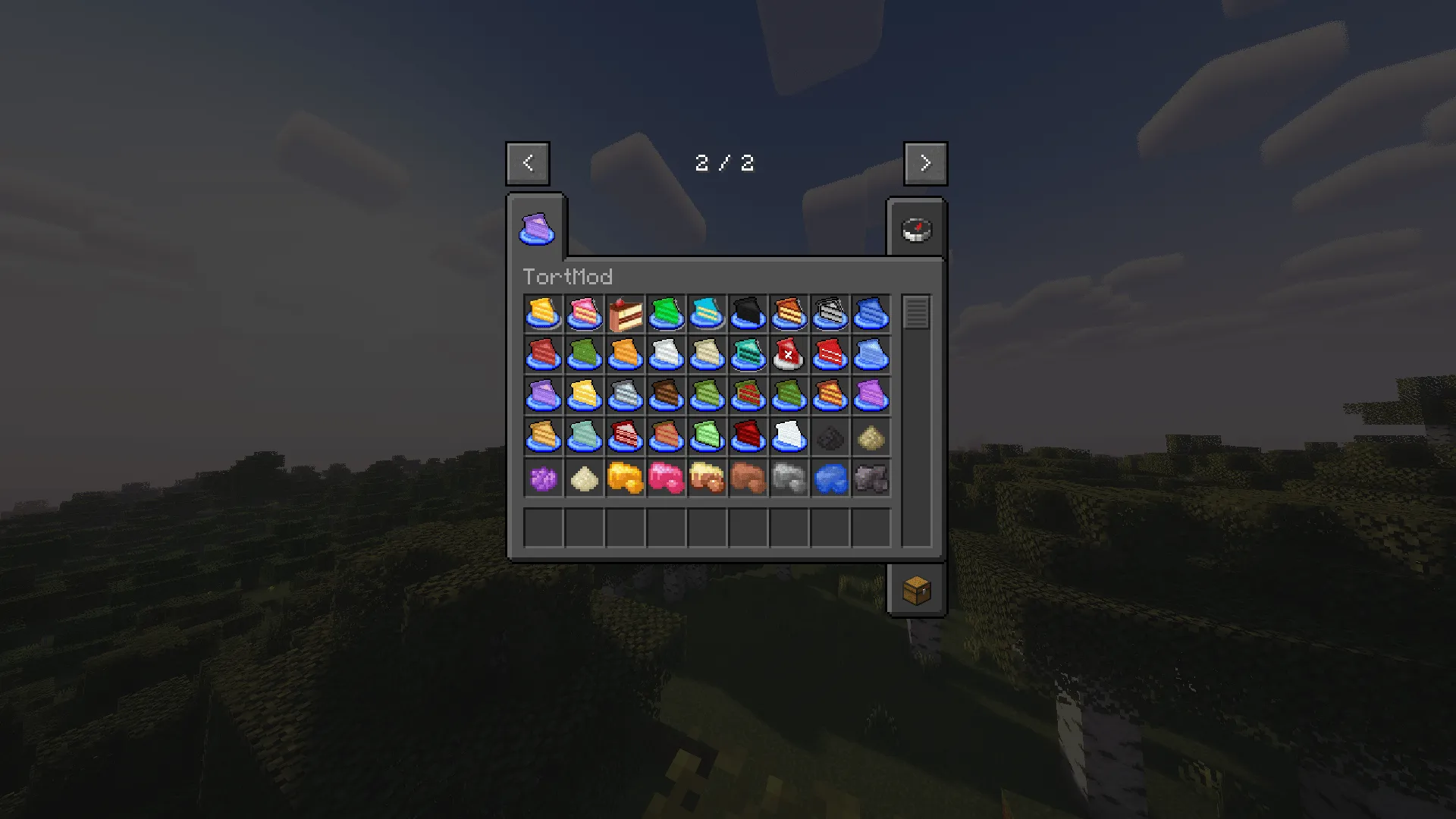The image size is (1456, 819).
Task: Select the white-striped silver cake slice
Action: coord(829,315)
